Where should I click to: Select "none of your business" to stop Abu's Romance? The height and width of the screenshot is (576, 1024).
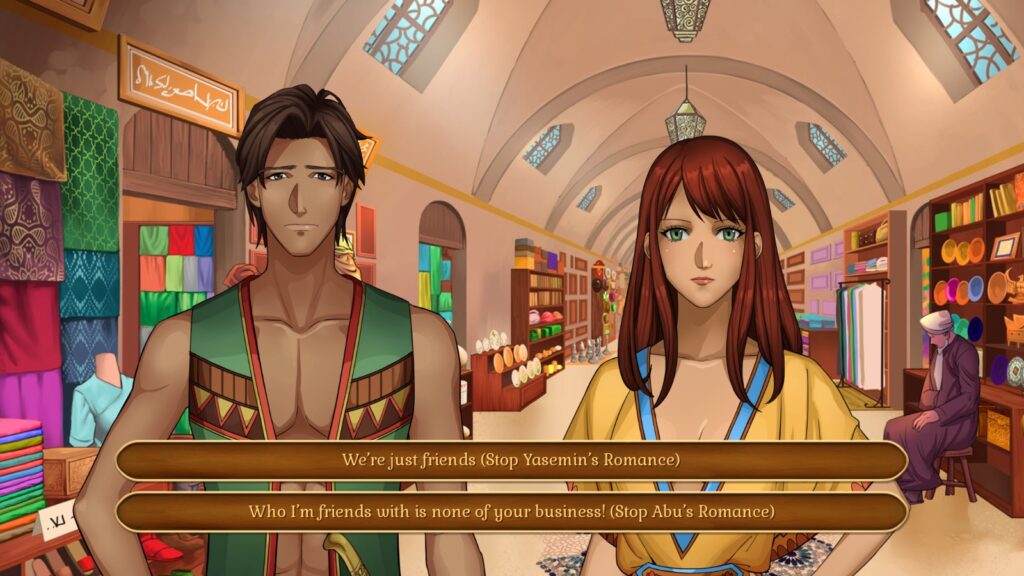click(511, 511)
